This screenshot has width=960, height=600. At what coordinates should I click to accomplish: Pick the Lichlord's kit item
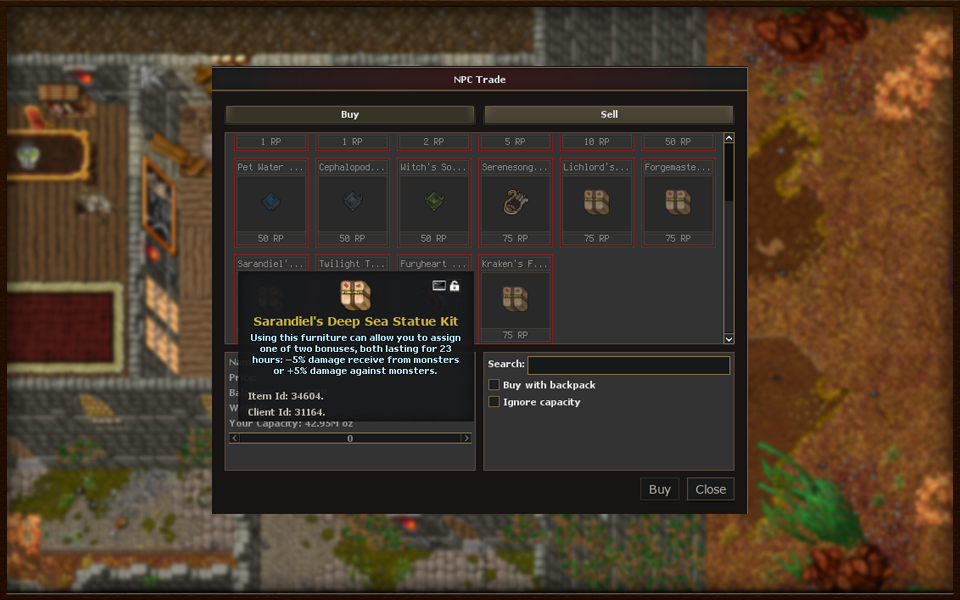(597, 203)
